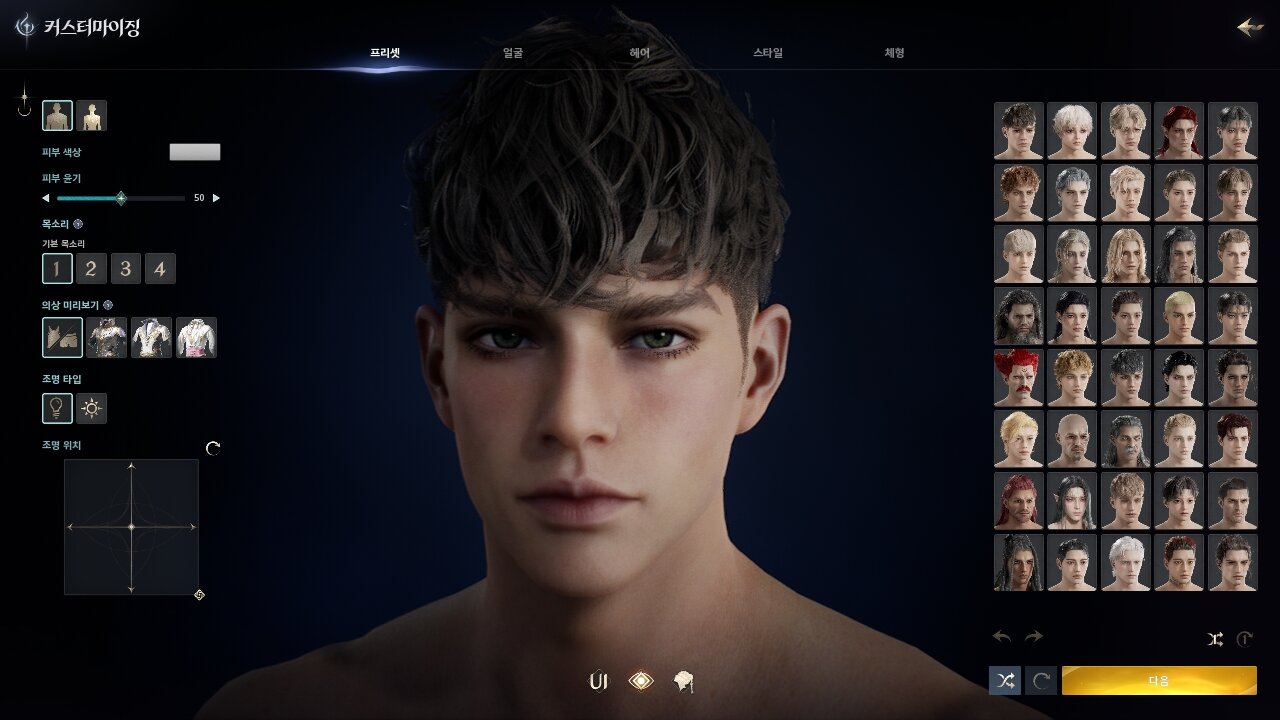Screen dimensions: 1280x720
Task: Choose voice number 3
Action: tap(125, 268)
